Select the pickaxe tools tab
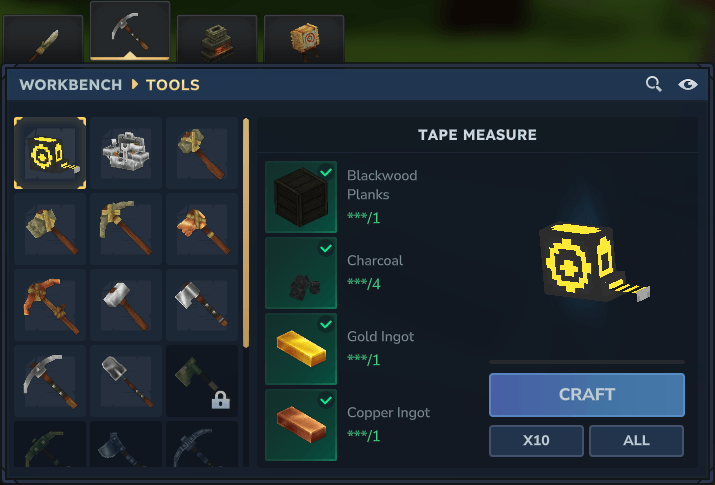The width and height of the screenshot is (715, 485). 129,33
